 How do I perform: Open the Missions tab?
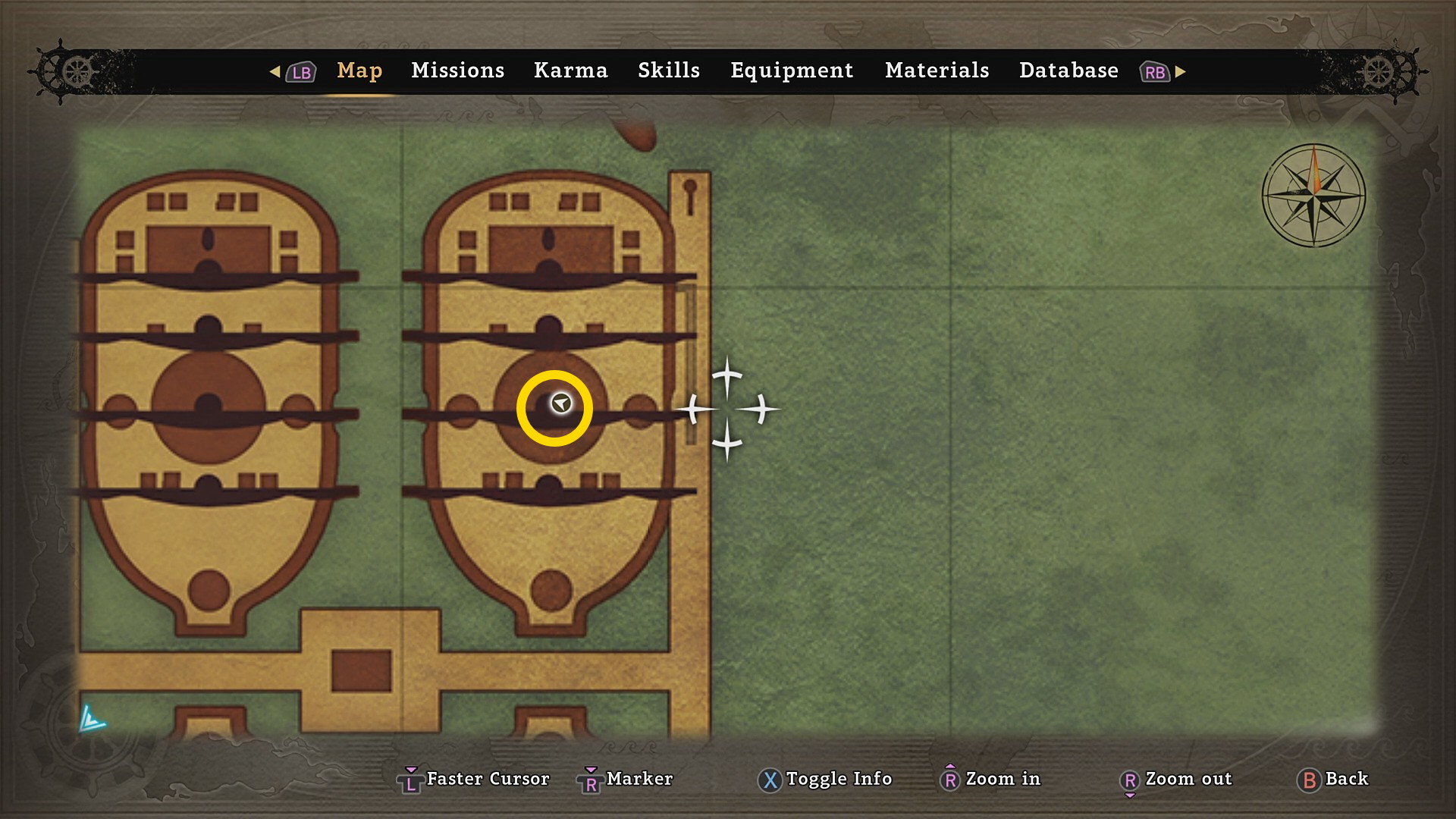[x=457, y=71]
